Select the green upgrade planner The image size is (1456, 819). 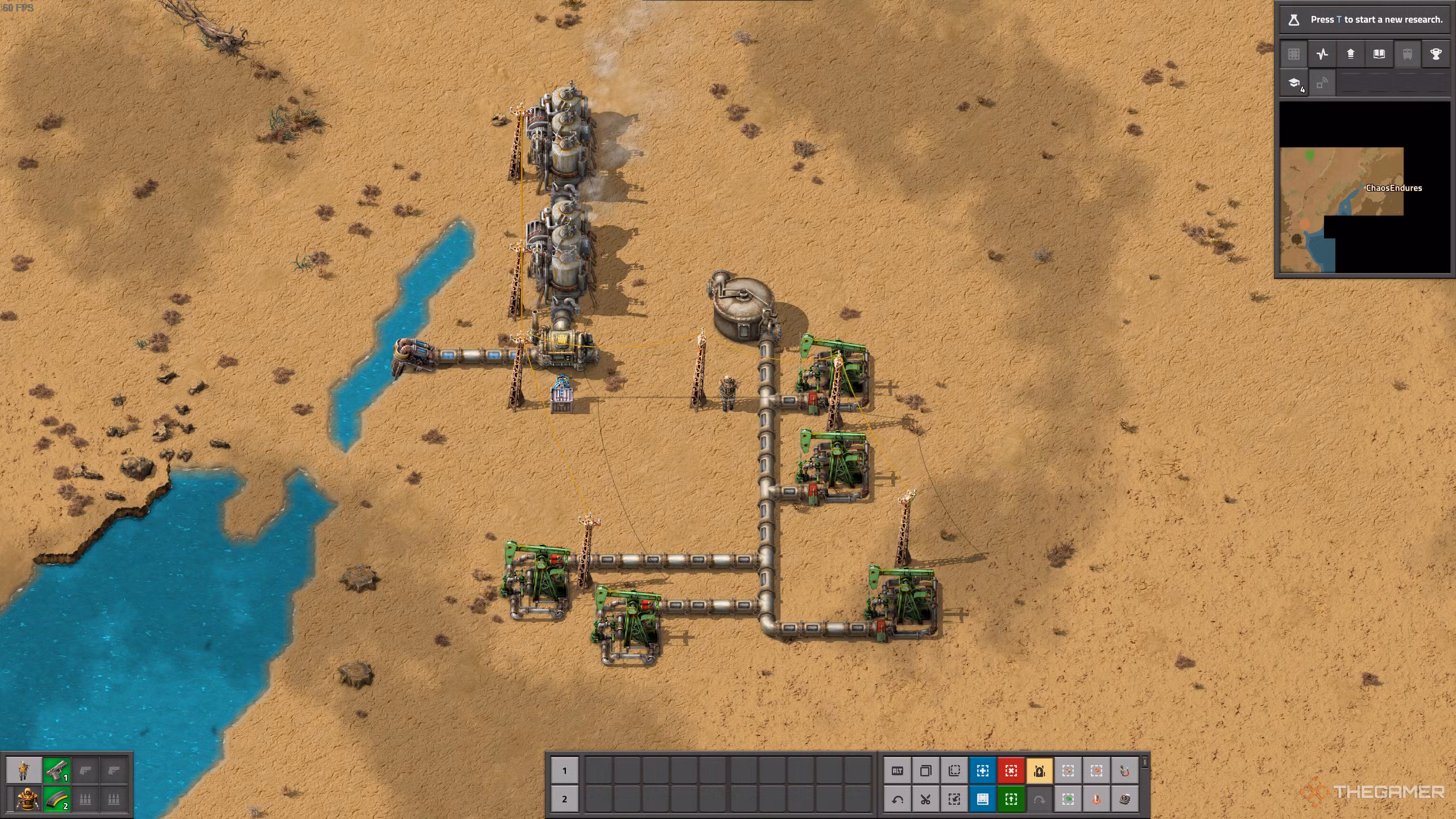[1011, 800]
